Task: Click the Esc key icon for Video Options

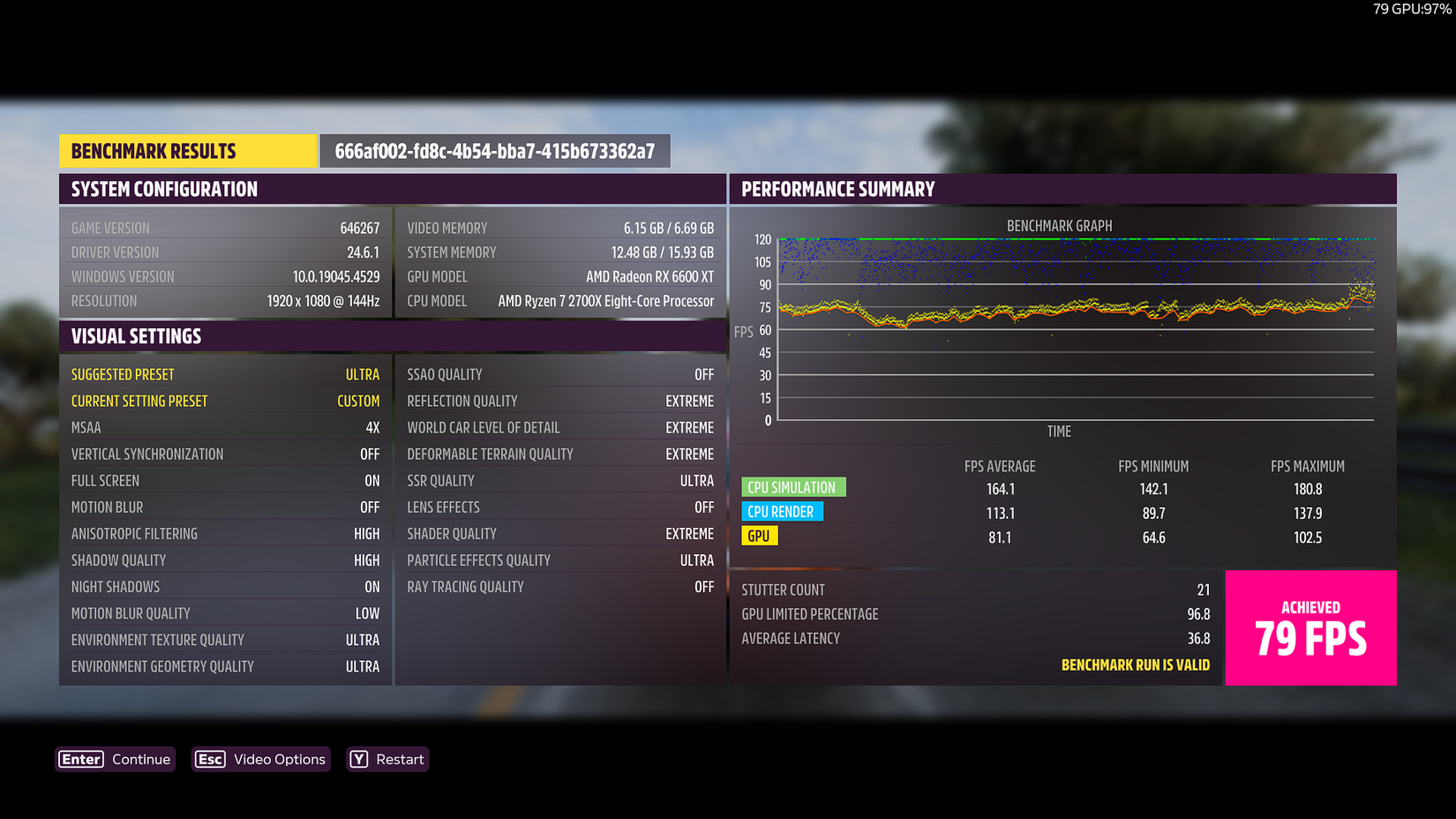Action: 209,759
